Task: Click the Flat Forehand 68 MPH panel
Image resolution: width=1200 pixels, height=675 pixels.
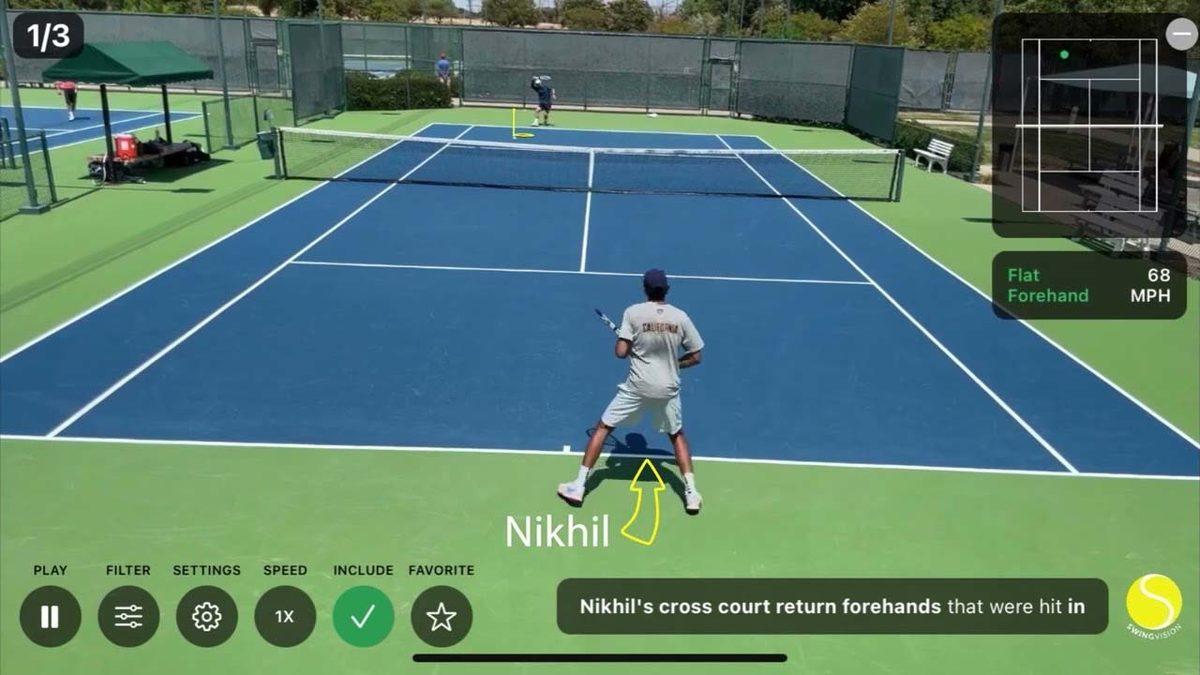Action: point(1089,285)
